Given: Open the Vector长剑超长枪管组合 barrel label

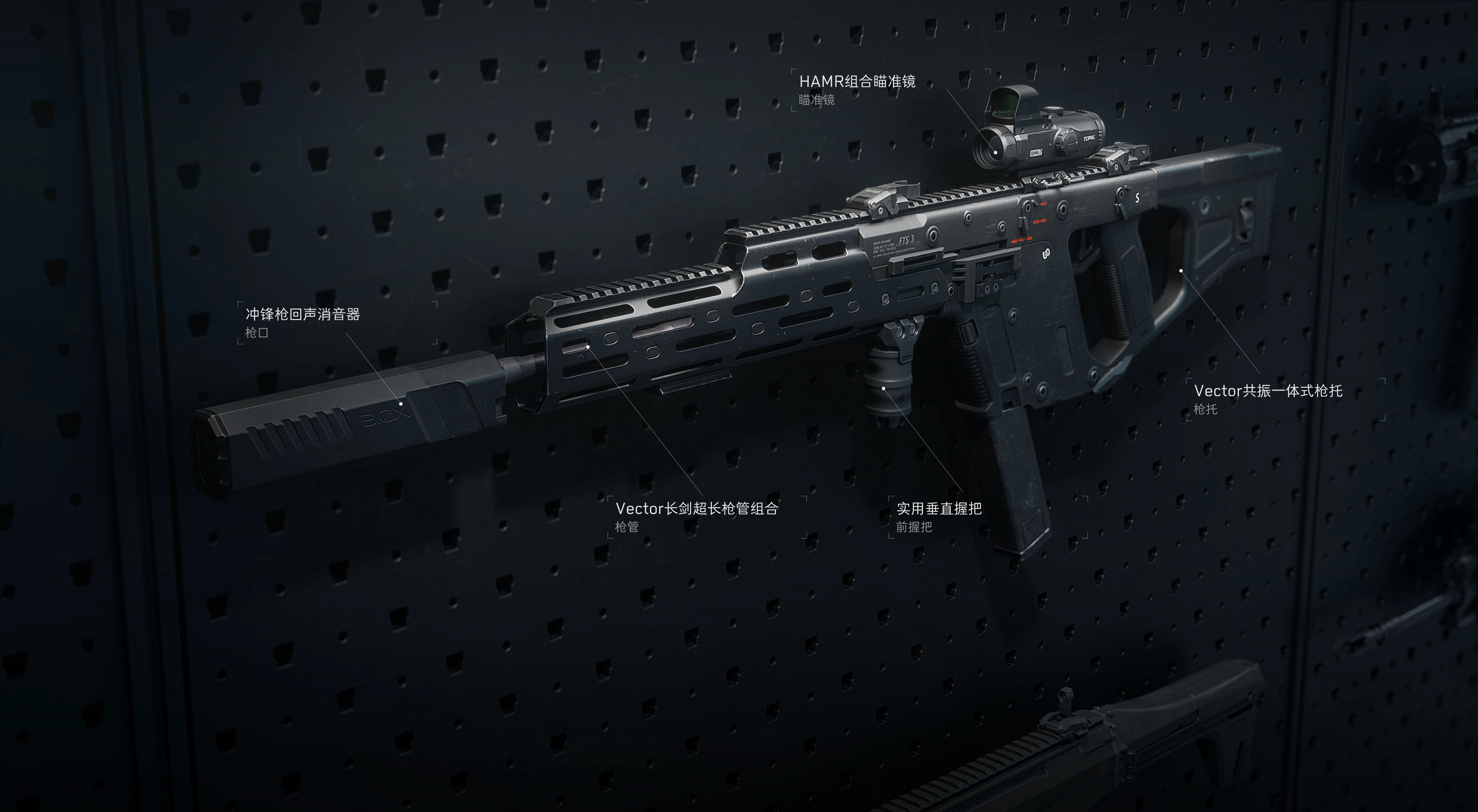Looking at the screenshot, I should coord(696,508).
